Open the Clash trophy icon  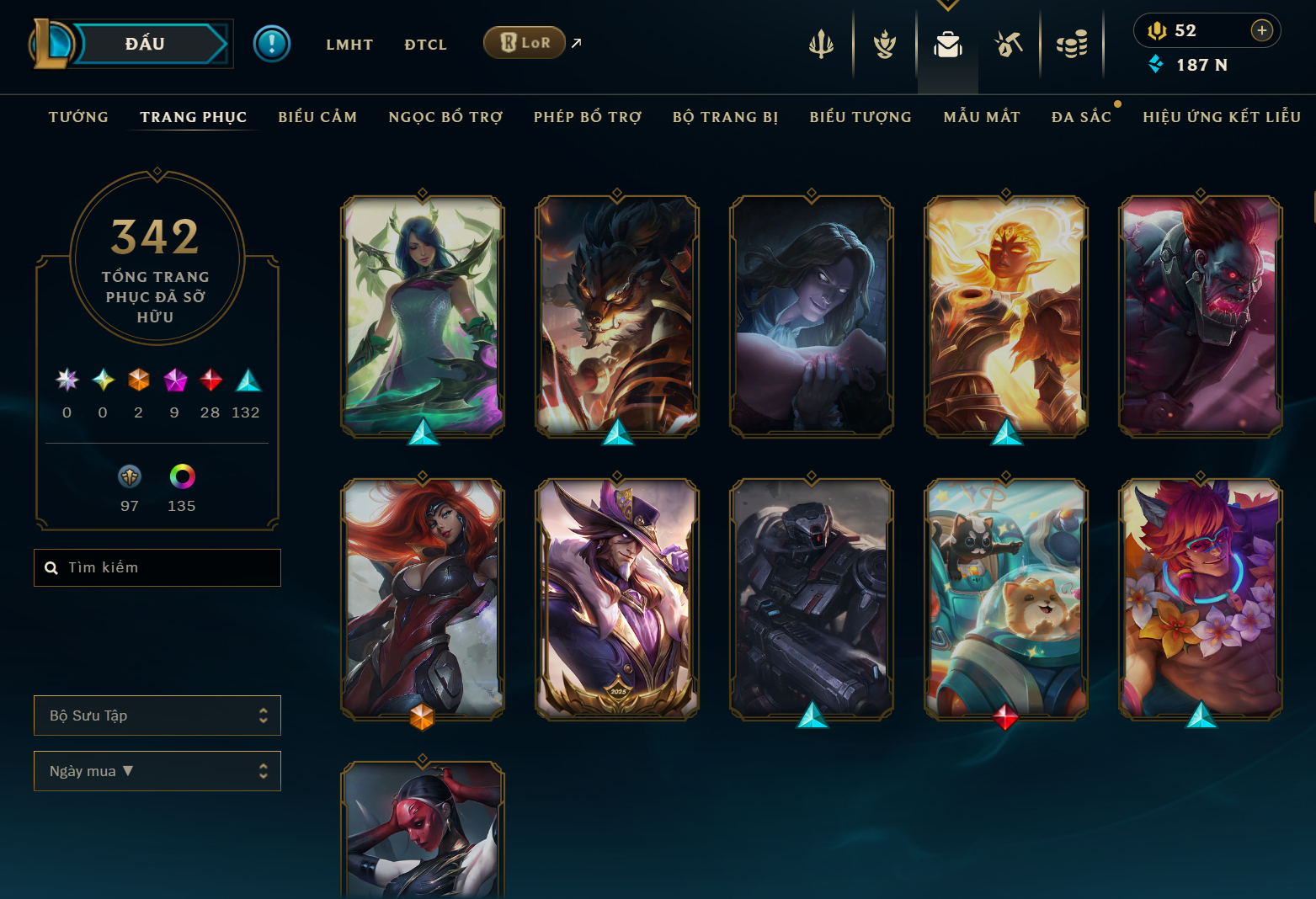(x=884, y=44)
